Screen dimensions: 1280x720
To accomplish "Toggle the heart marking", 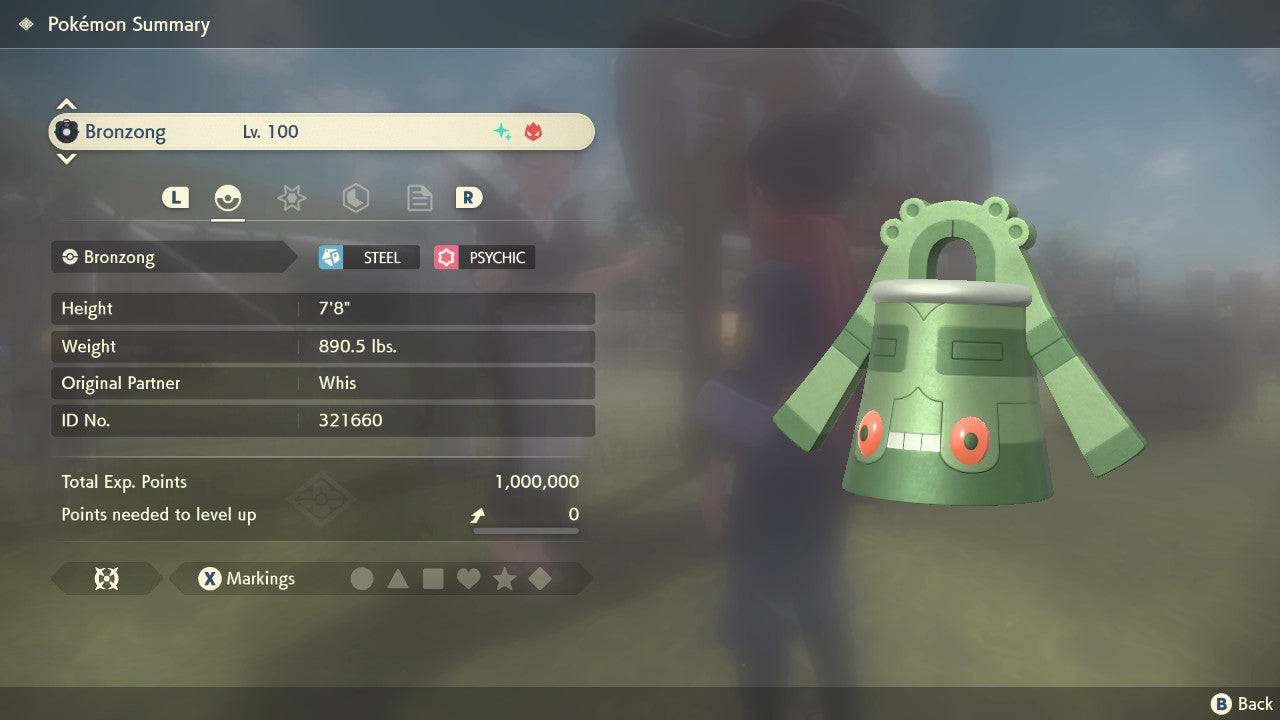I will click(x=468, y=578).
